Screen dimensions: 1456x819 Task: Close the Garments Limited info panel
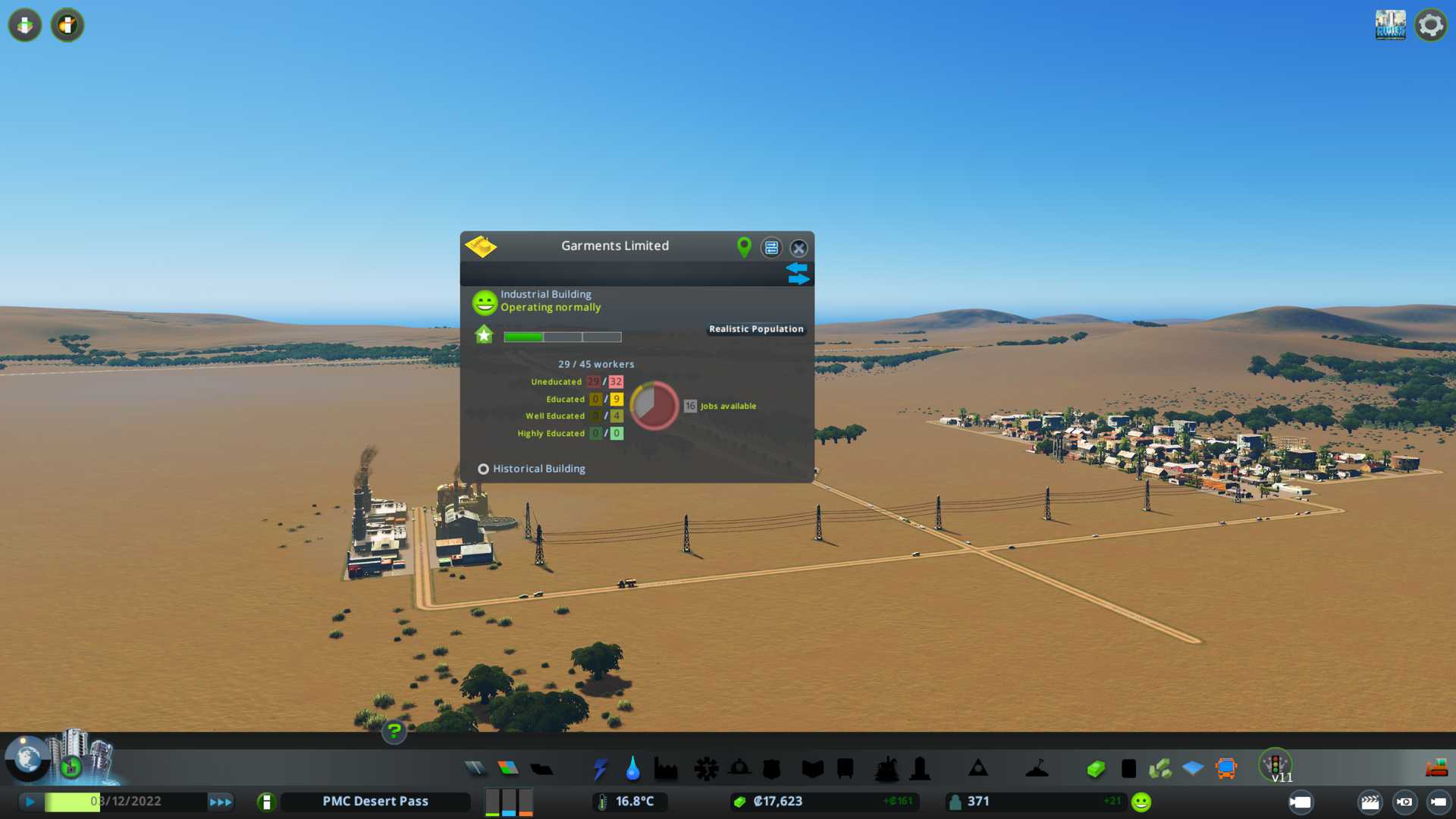click(x=799, y=248)
